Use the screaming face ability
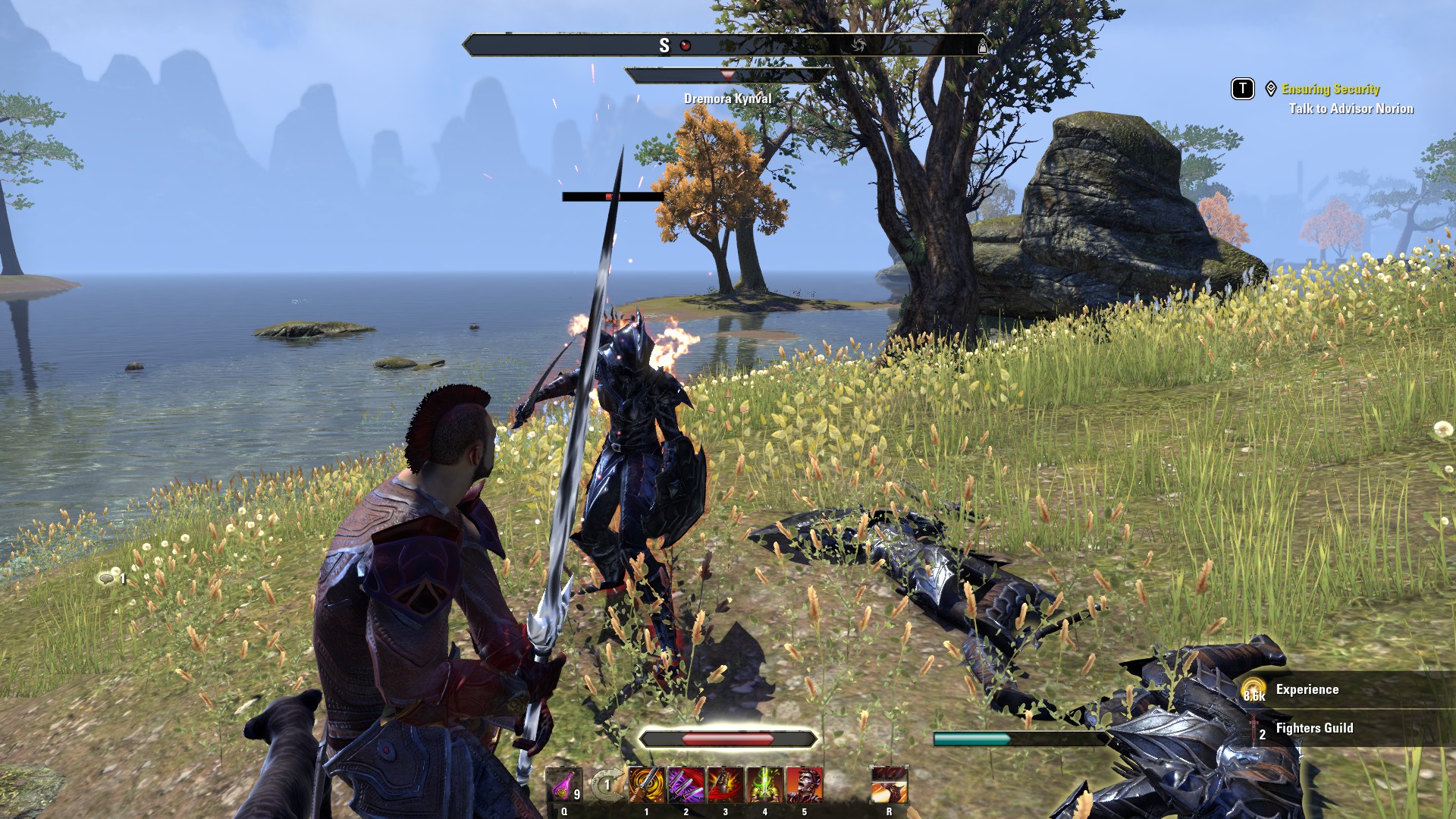This screenshot has height=819, width=1456. 805,785
